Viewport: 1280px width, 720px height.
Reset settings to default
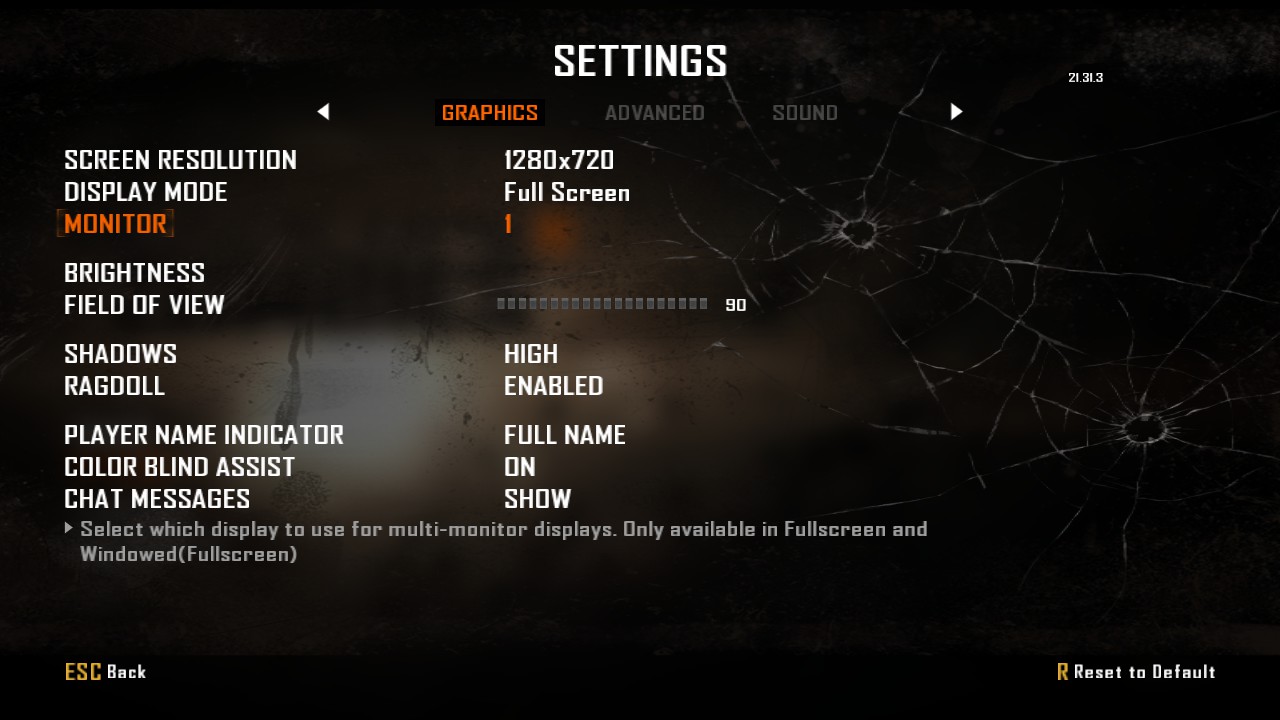[x=1136, y=672]
